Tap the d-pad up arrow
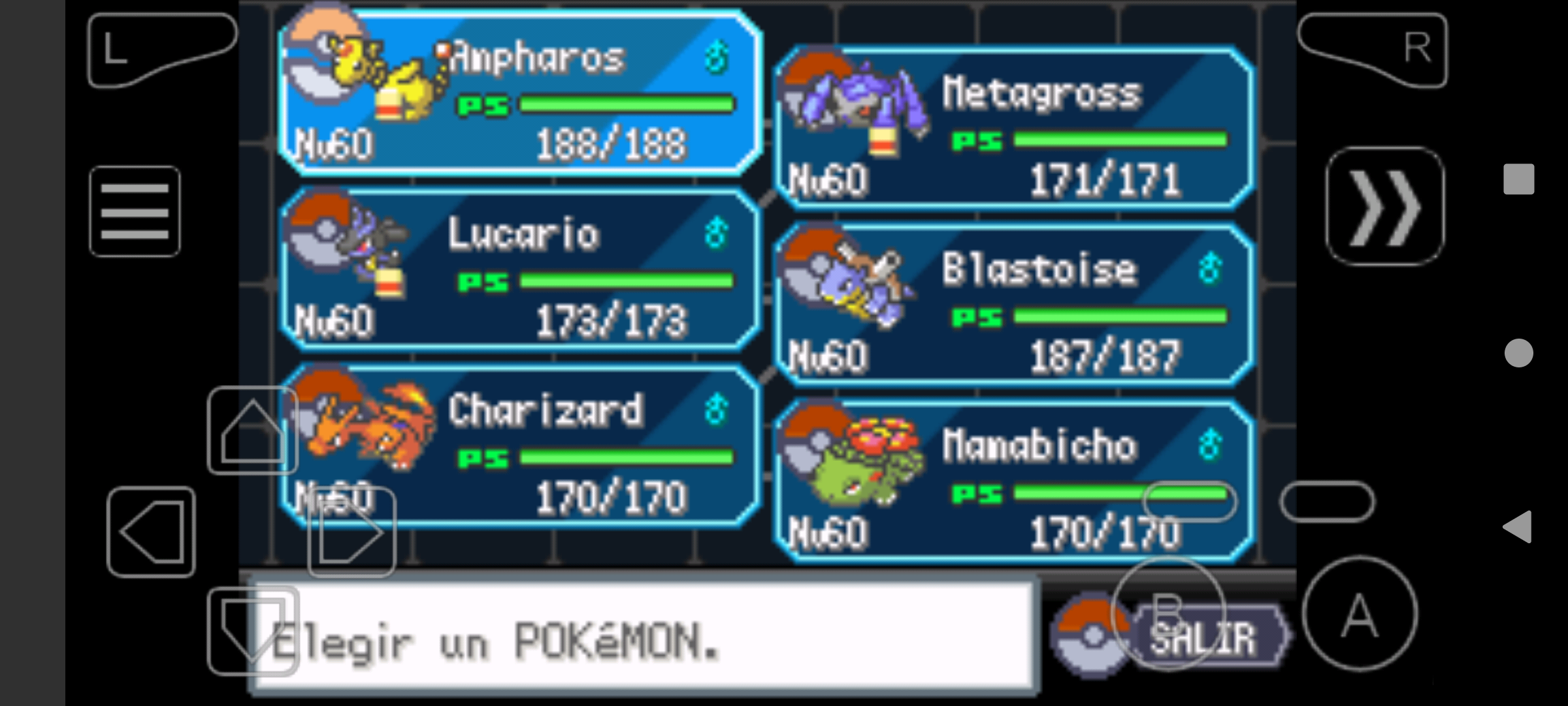This screenshot has height=706, width=1568. click(253, 431)
